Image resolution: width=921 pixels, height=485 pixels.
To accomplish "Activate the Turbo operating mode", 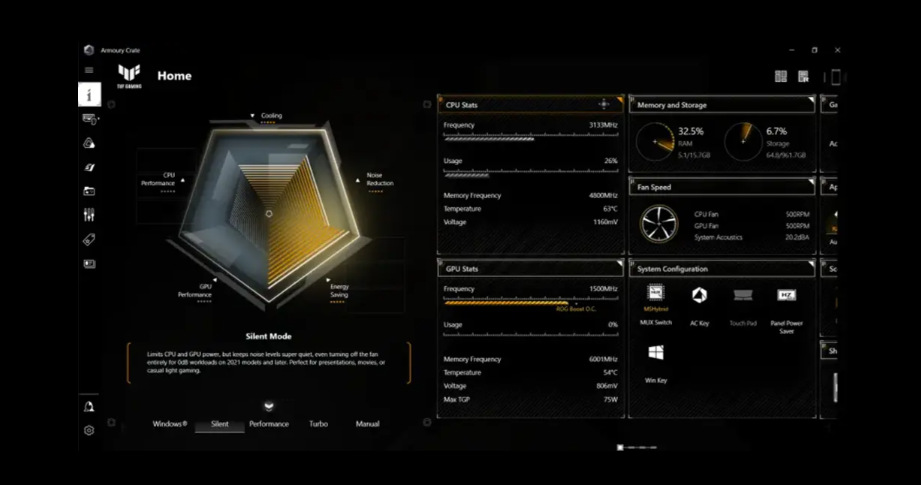I will [318, 424].
